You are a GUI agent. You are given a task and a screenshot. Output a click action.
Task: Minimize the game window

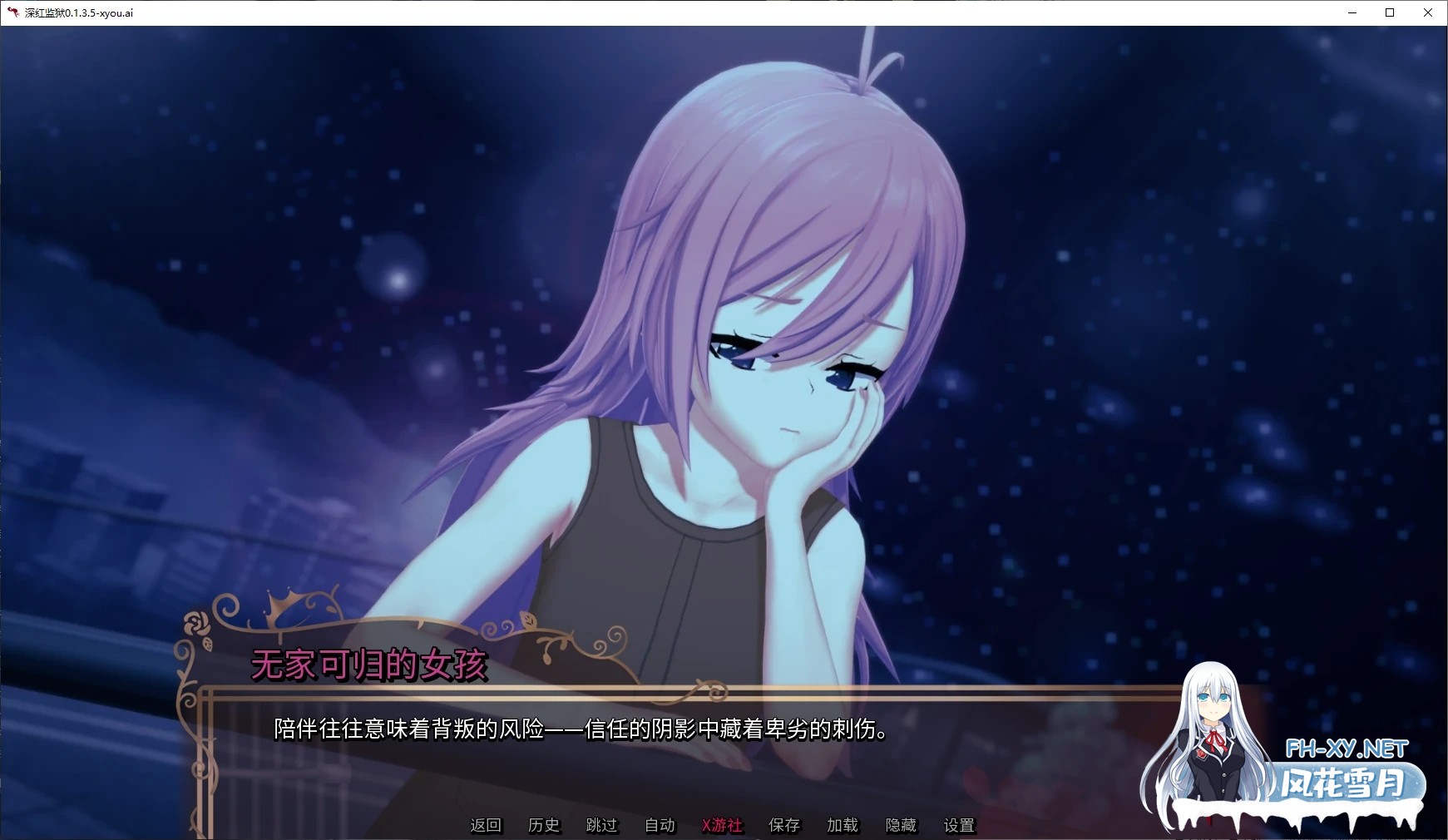pyautogui.click(x=1351, y=12)
